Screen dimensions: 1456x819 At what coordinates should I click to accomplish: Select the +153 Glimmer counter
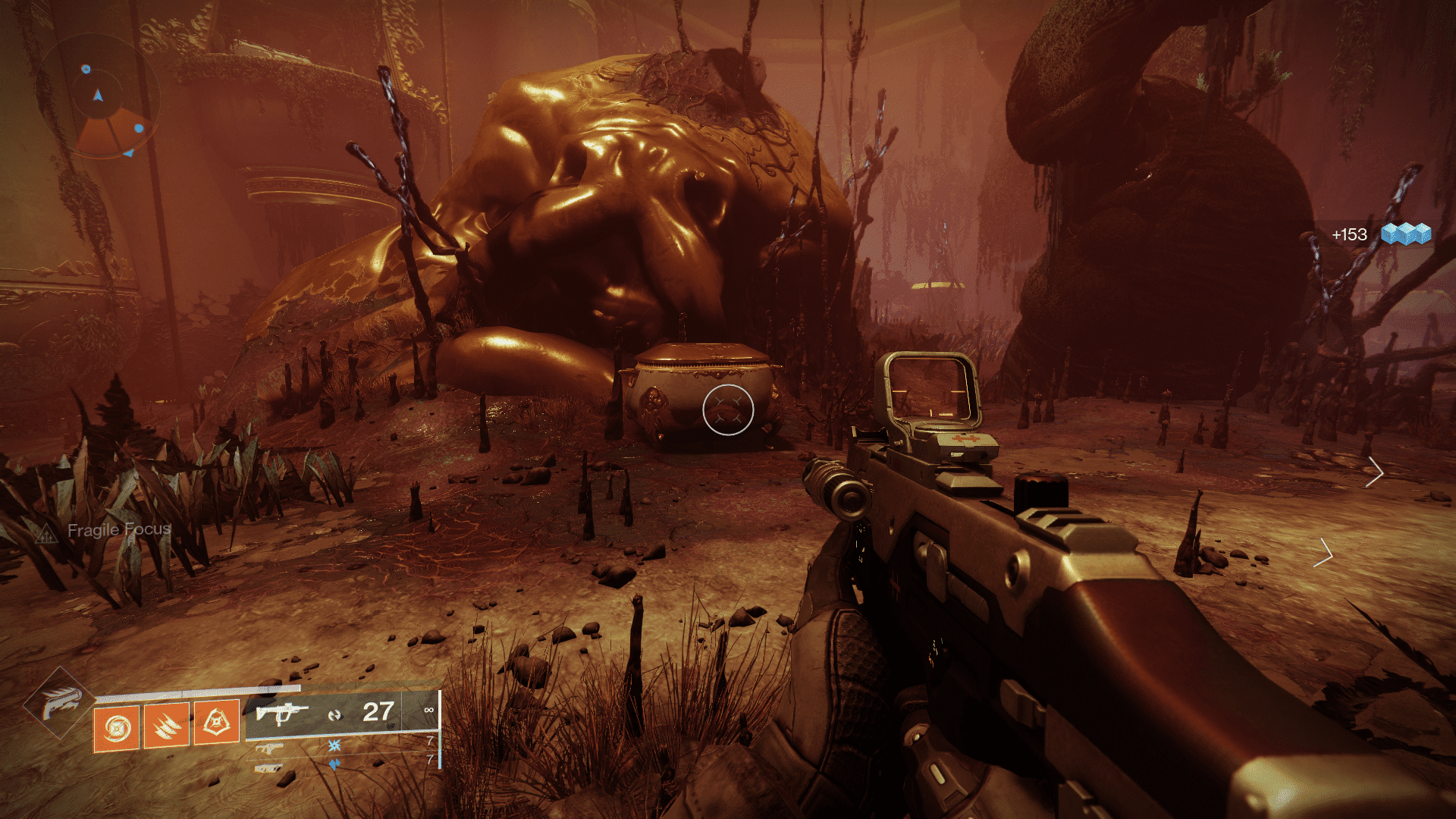[1348, 233]
